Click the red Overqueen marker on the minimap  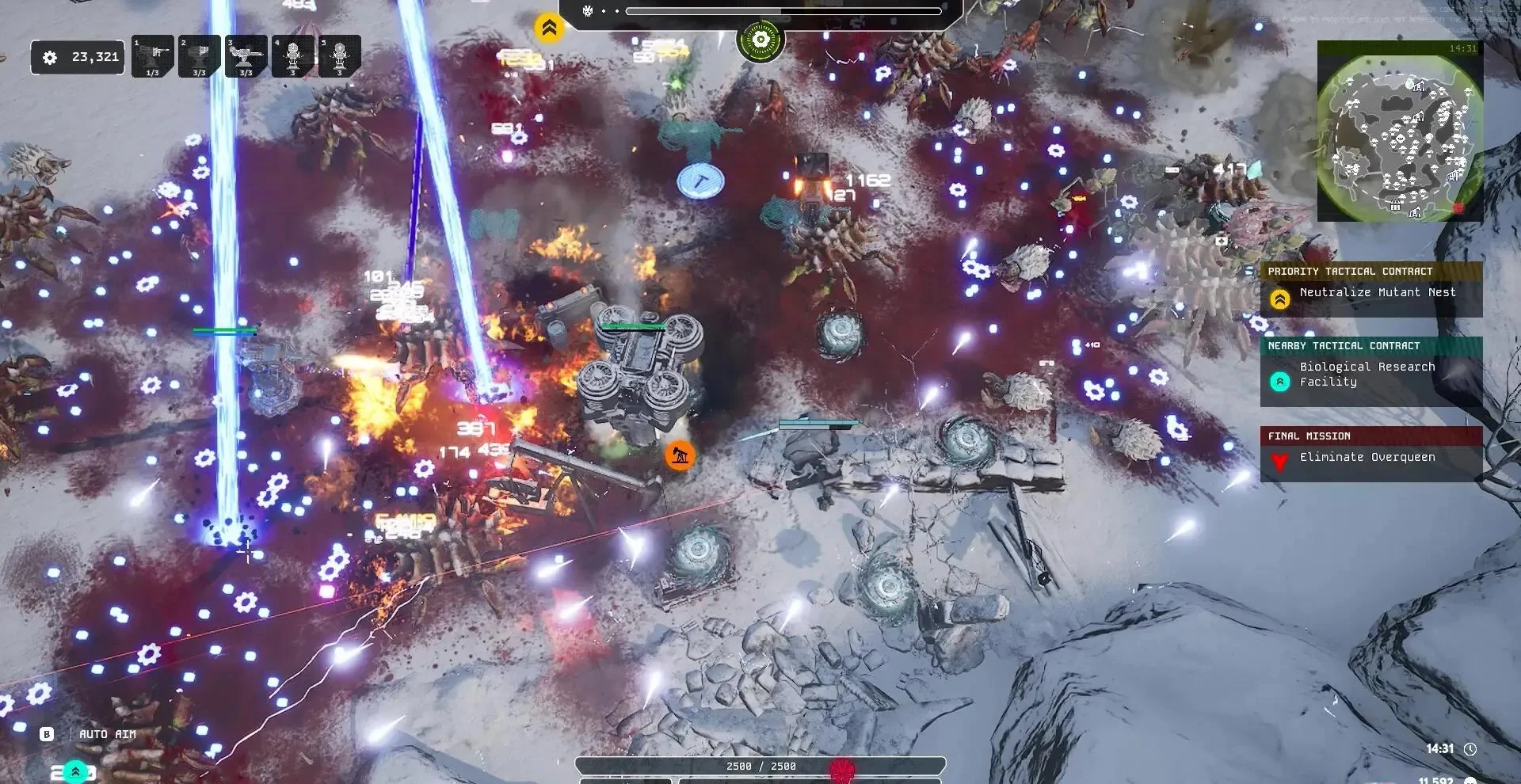[x=1458, y=207]
